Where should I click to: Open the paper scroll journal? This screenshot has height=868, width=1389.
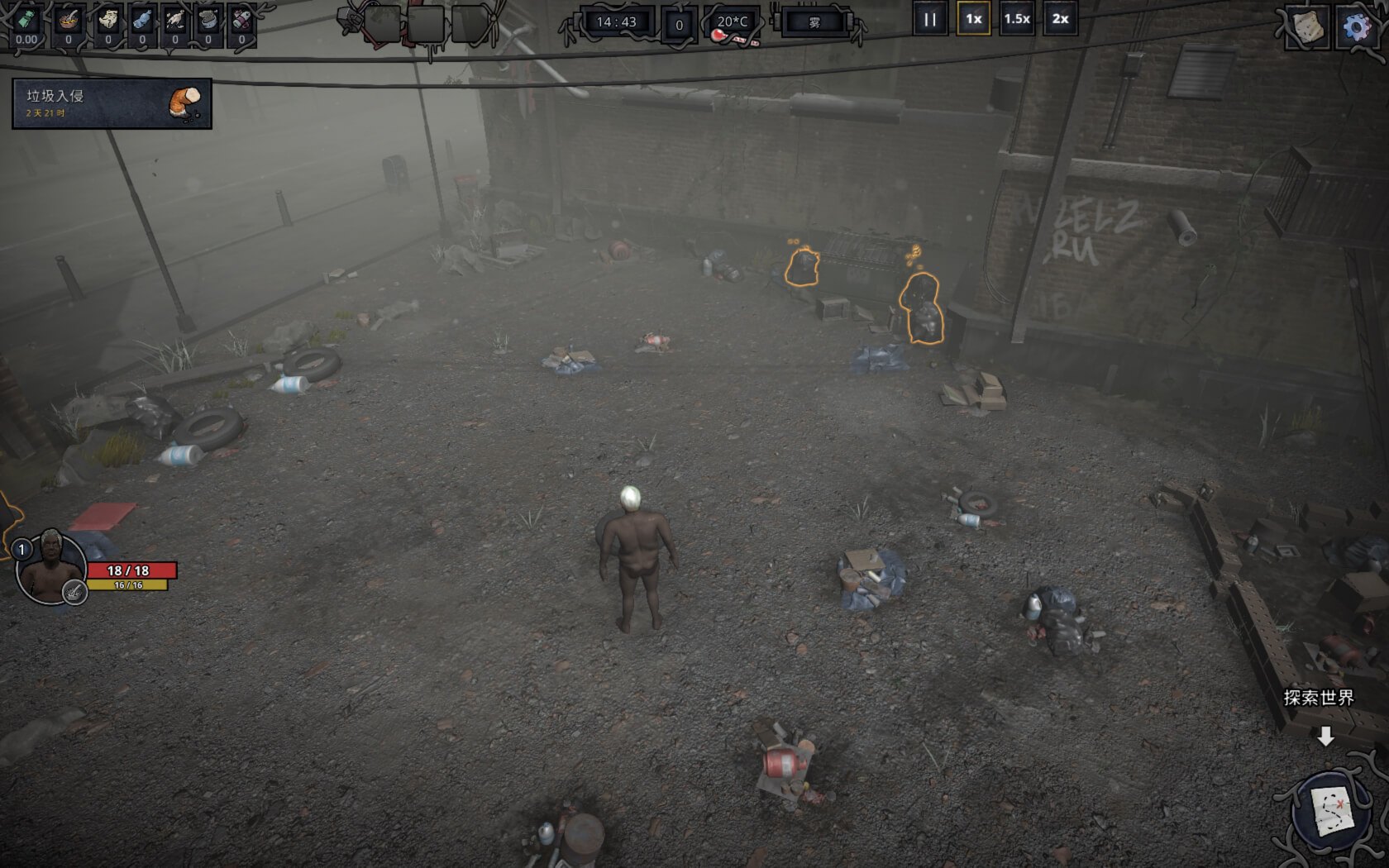click(1309, 27)
